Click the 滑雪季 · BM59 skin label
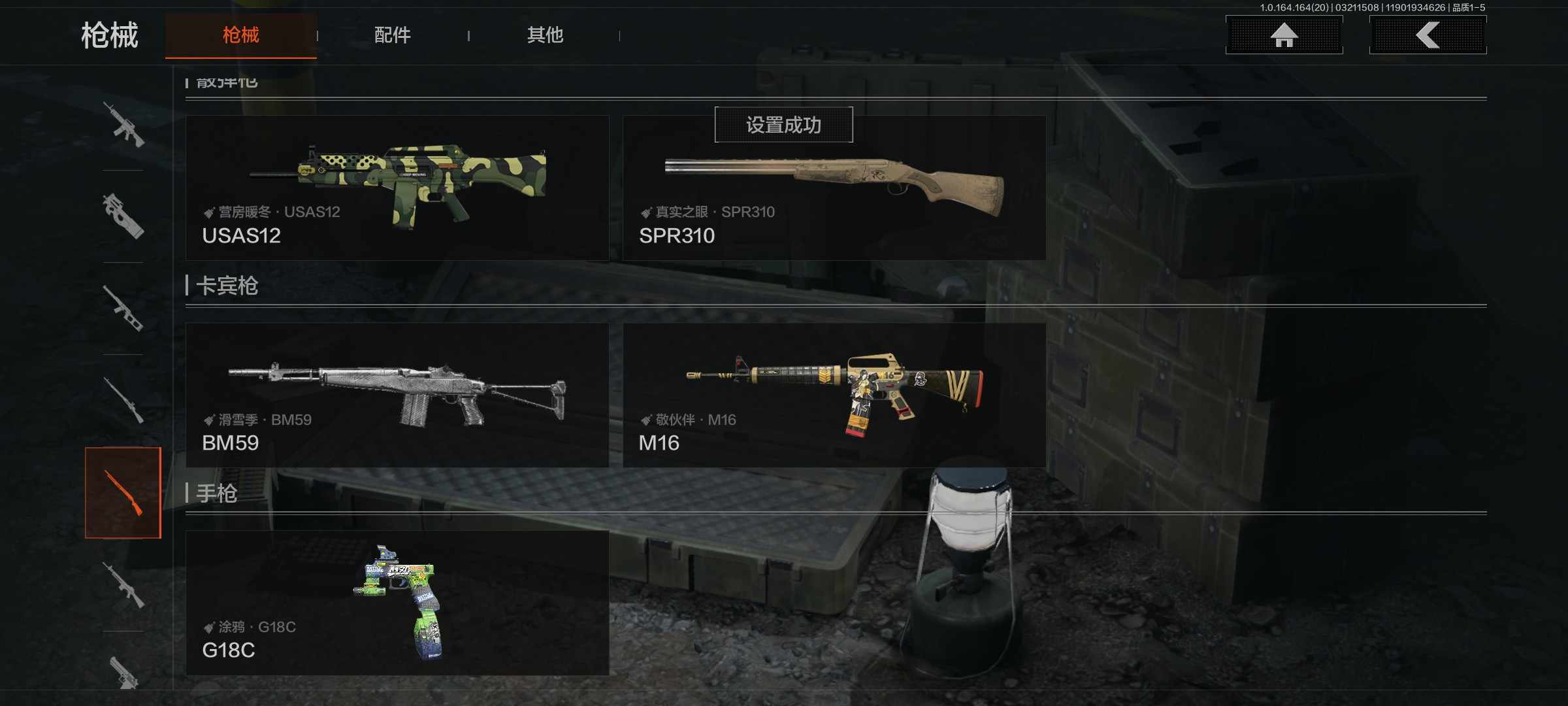Image resolution: width=1568 pixels, height=706 pixels. tap(257, 420)
